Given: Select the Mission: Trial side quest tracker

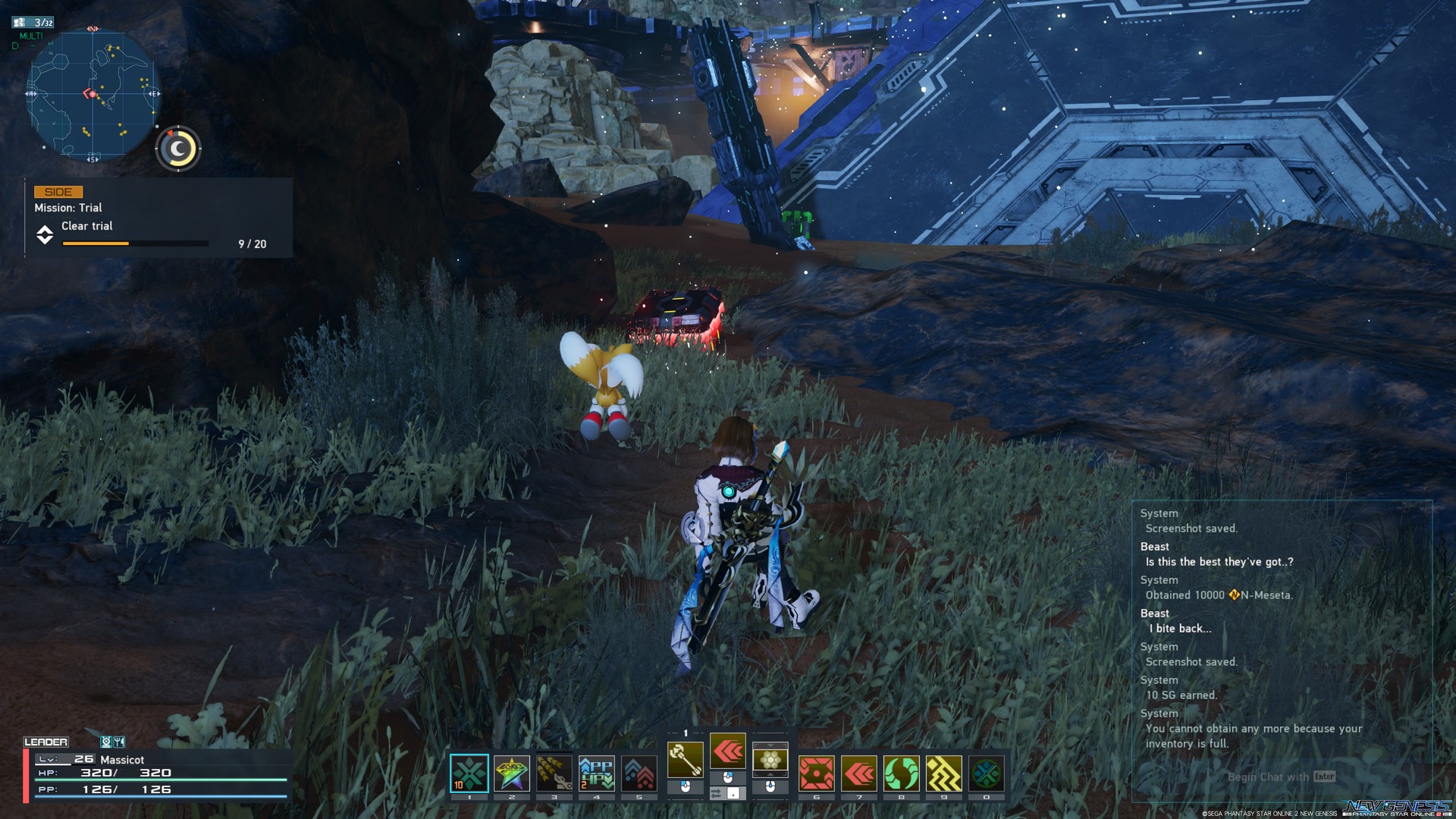Looking at the screenshot, I should point(158,218).
